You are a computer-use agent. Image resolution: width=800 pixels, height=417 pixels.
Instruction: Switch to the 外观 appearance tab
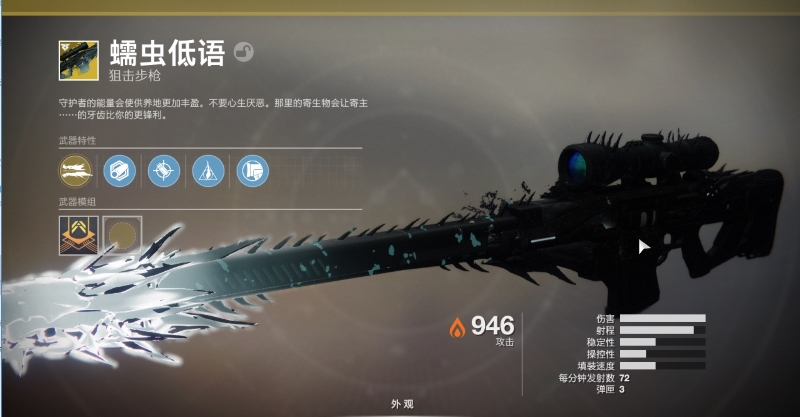pyautogui.click(x=402, y=404)
